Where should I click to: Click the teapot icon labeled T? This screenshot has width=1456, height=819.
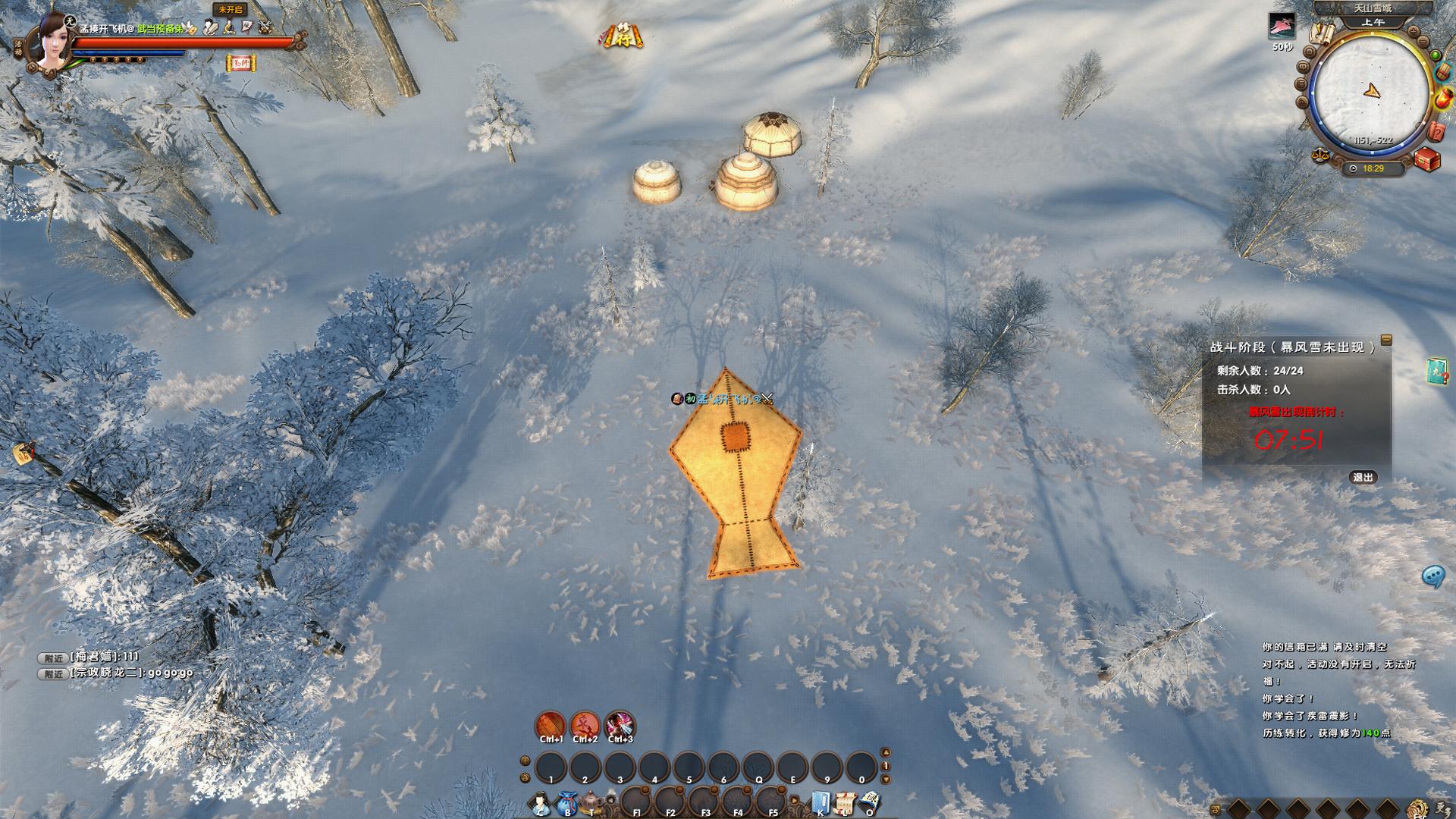(x=591, y=803)
